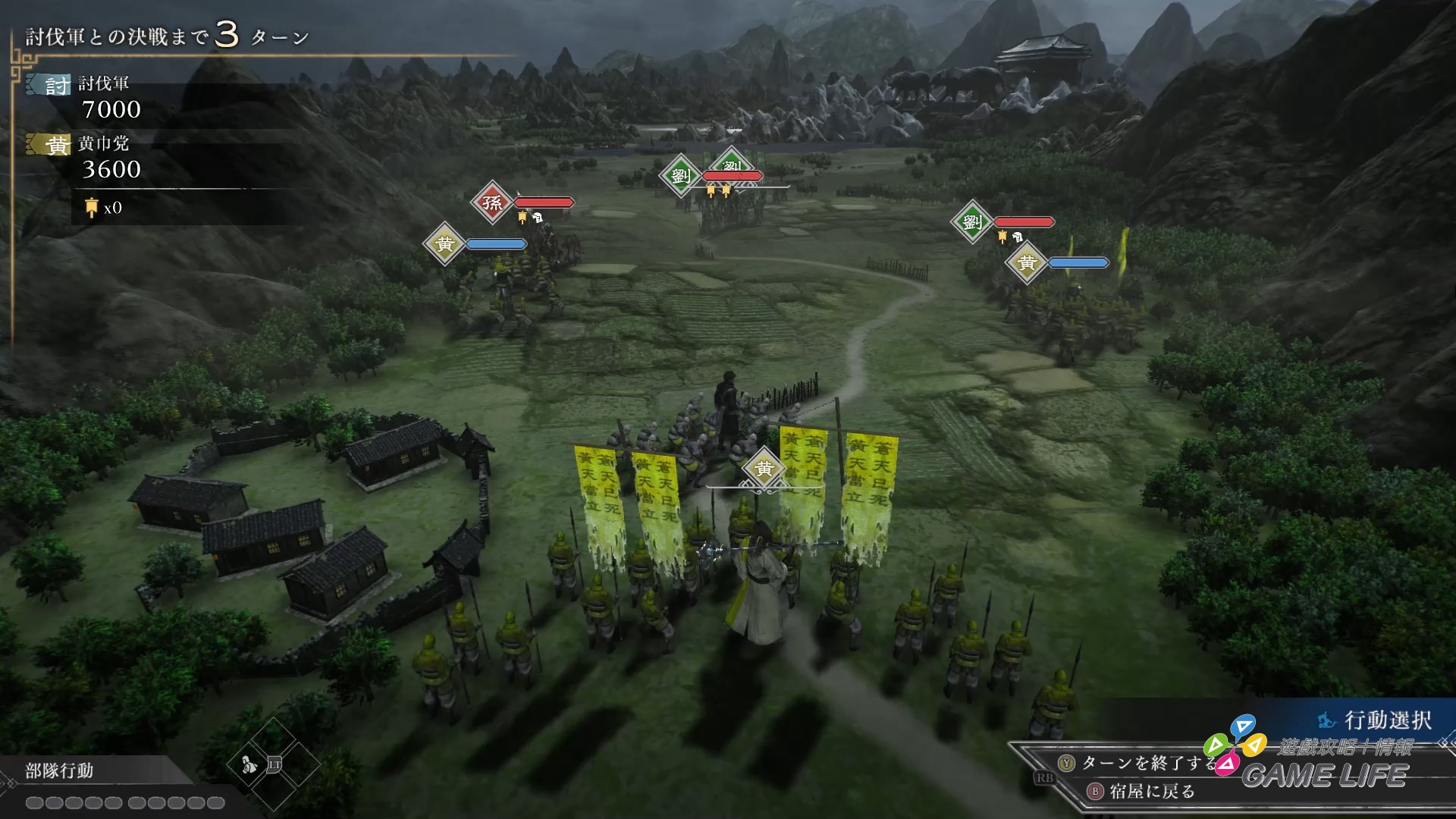Click the 黄 unit marker below the Sun army
This screenshot has width=1456, height=819.
click(x=446, y=243)
